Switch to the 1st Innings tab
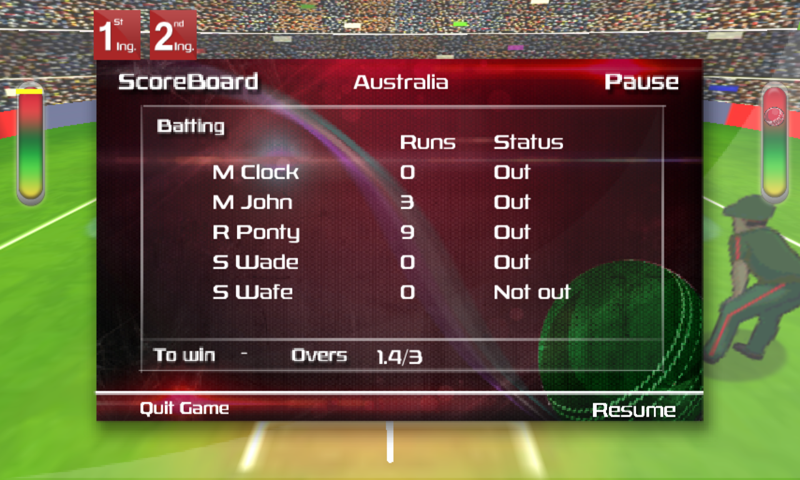The width and height of the screenshot is (800, 480). point(119,36)
